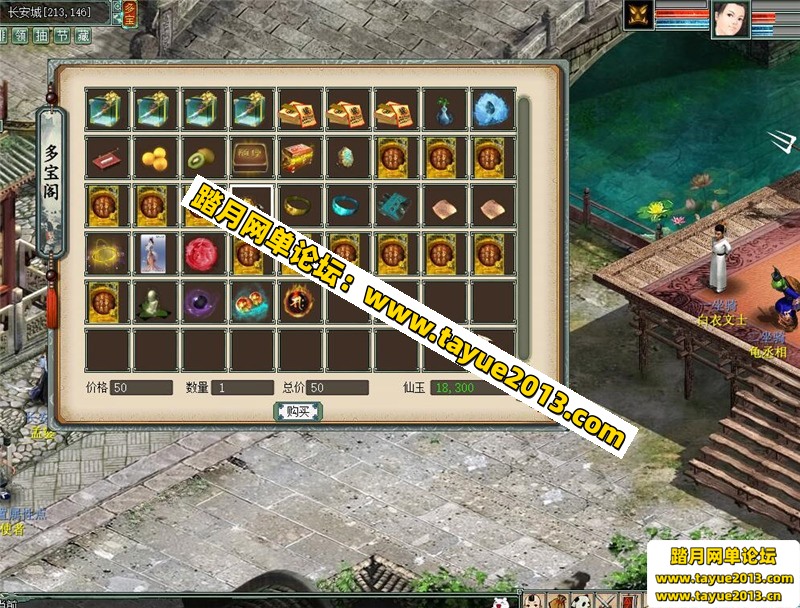Open the 抽 button in top bar
This screenshot has height=608, width=800.
[41, 35]
